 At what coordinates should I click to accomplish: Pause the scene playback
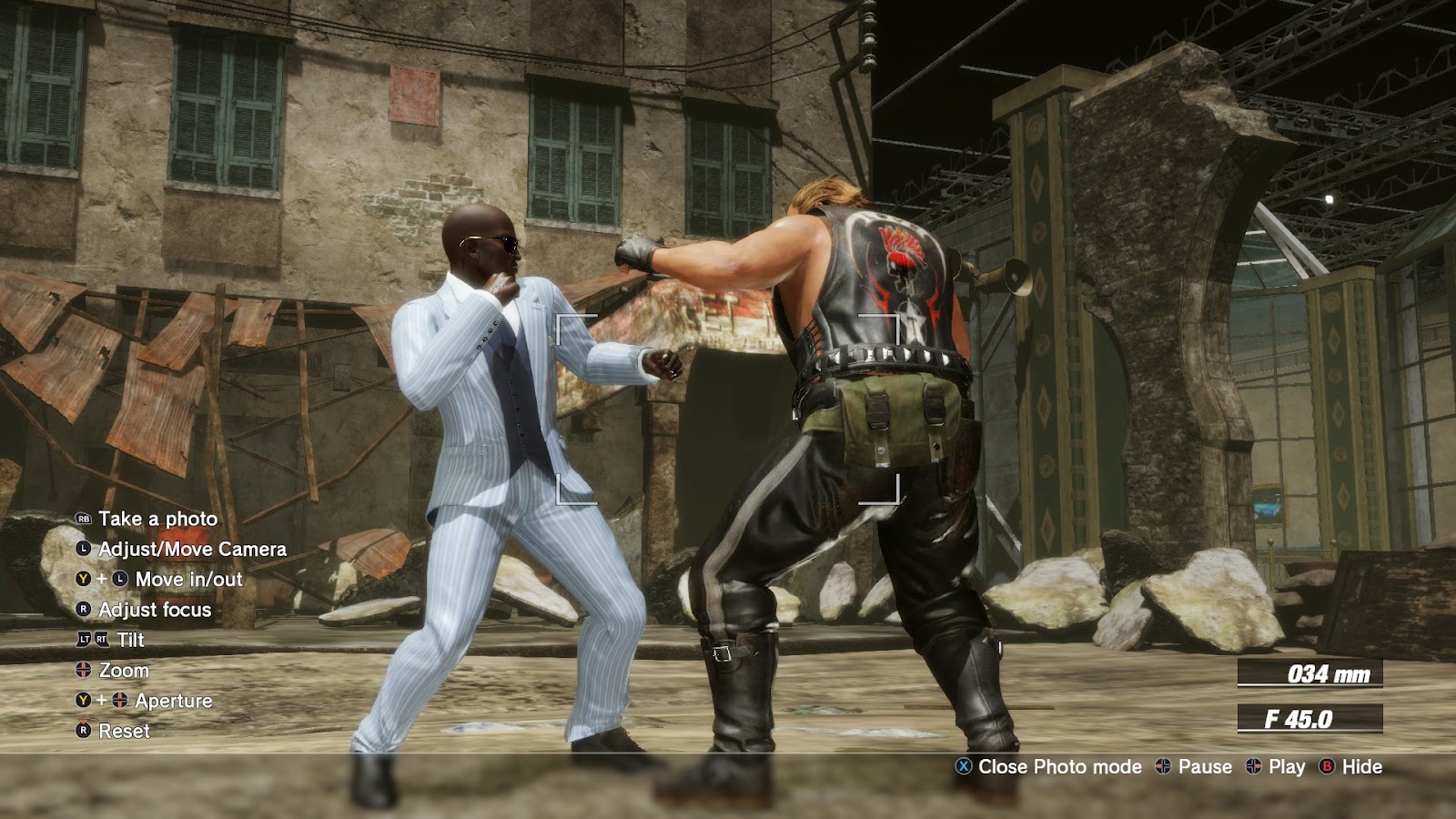1204,767
